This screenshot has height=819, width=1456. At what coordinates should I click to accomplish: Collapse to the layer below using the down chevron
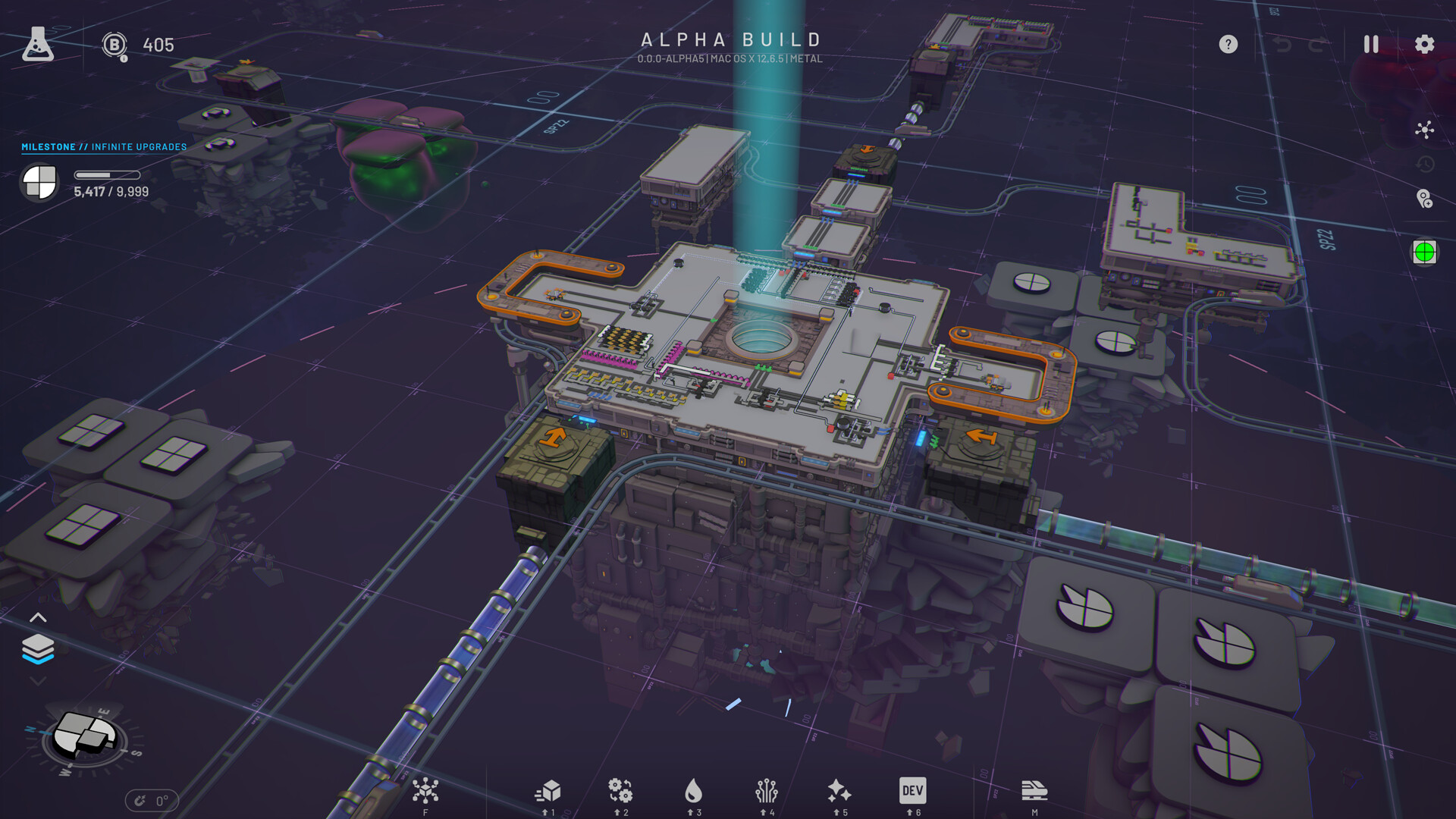point(37,681)
